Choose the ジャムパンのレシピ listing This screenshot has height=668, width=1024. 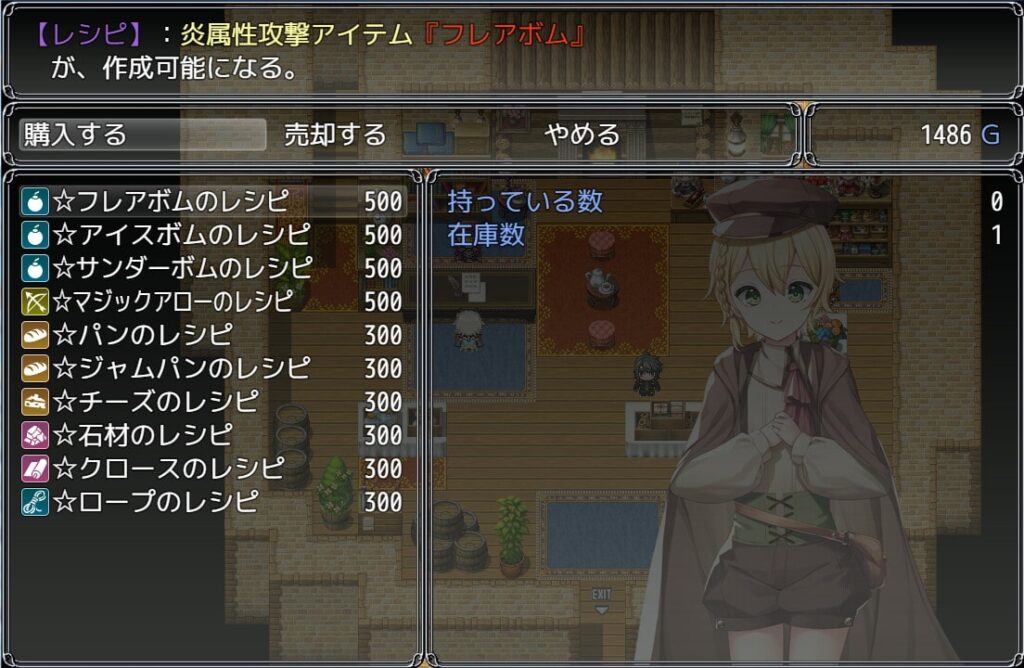pyautogui.click(x=212, y=368)
